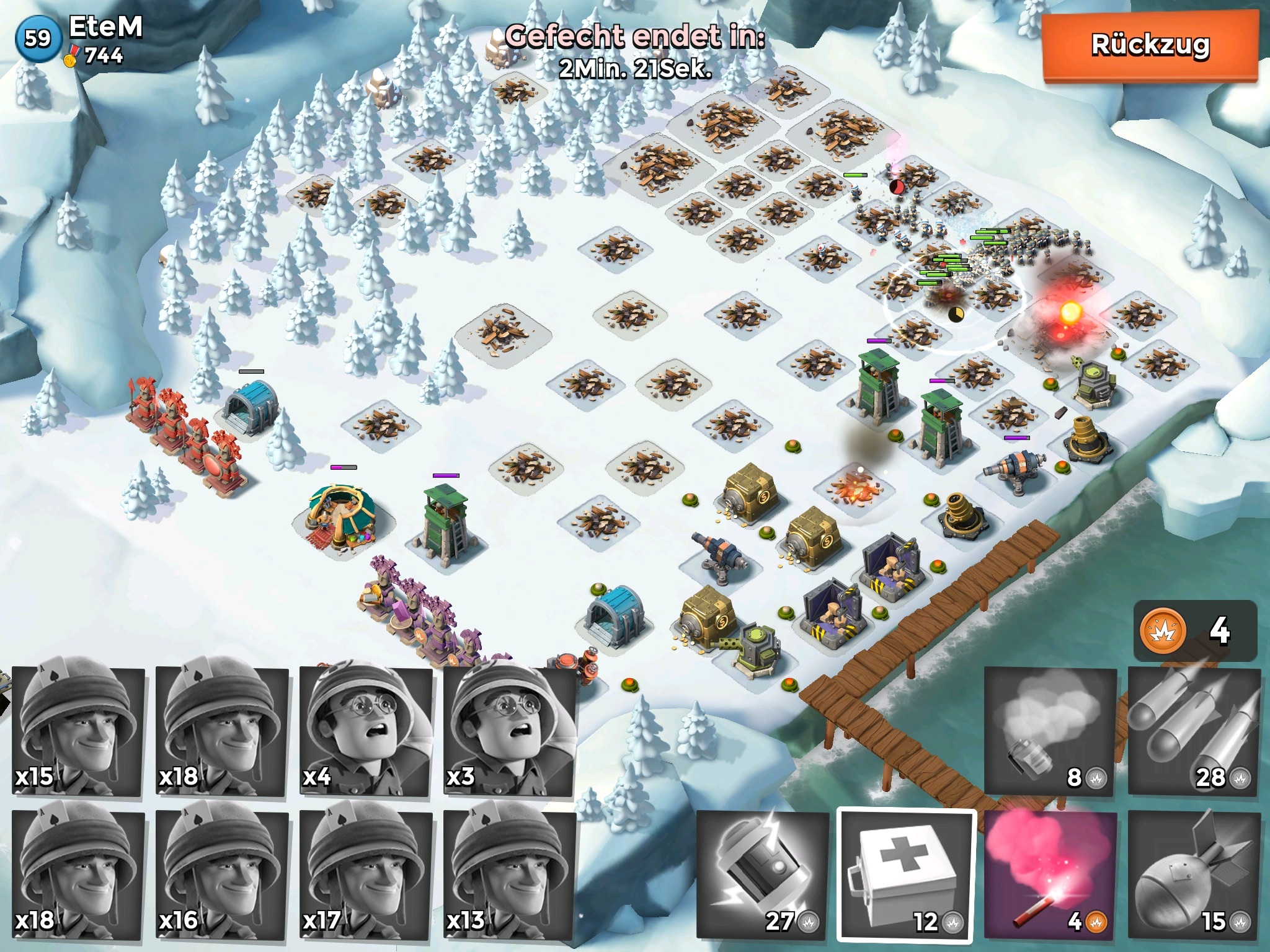
Task: Launch the barrage bomb costing 15
Action: (1194, 875)
